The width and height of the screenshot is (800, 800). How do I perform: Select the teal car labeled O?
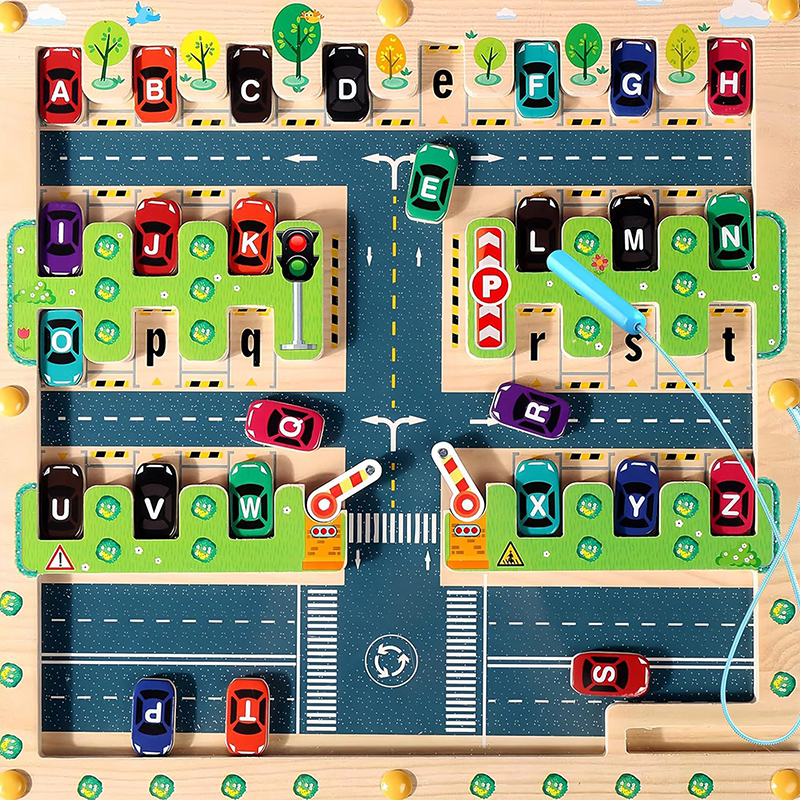(62, 345)
